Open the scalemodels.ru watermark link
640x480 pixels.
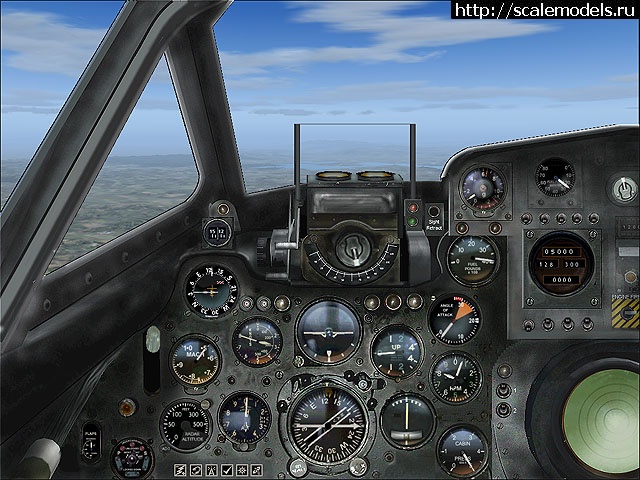544,10
